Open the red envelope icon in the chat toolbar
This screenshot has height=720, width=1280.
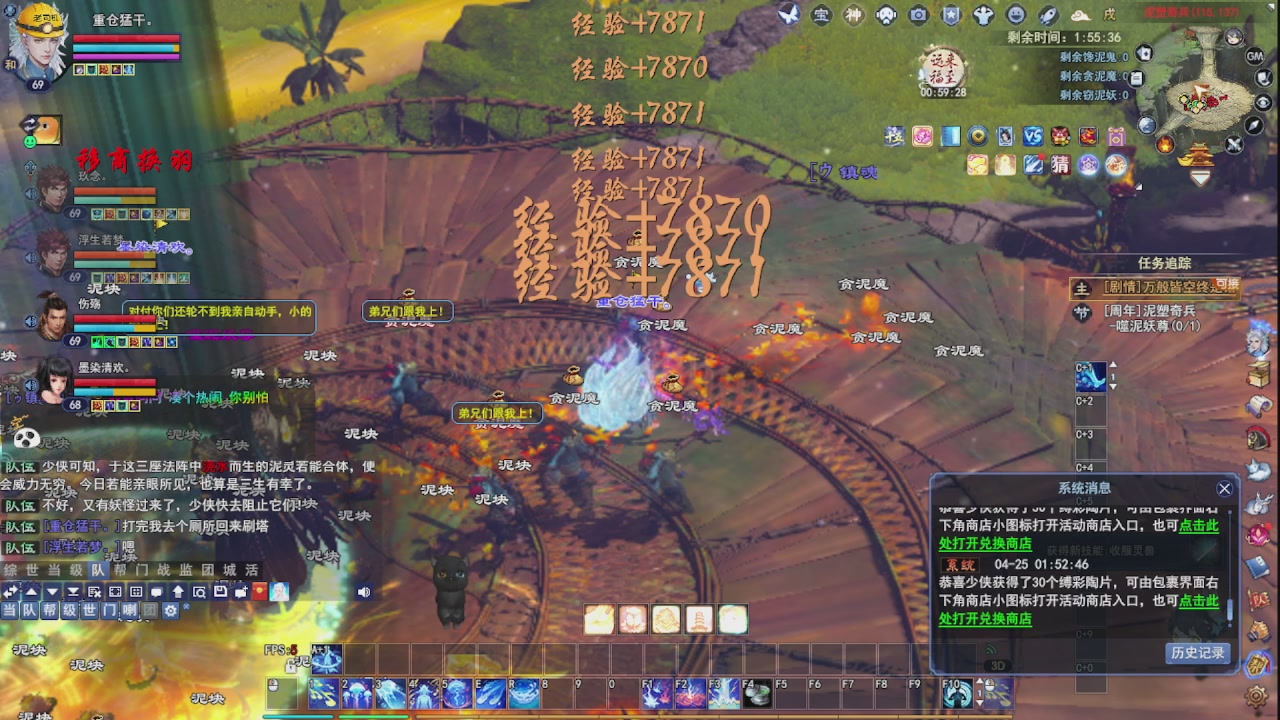259,592
